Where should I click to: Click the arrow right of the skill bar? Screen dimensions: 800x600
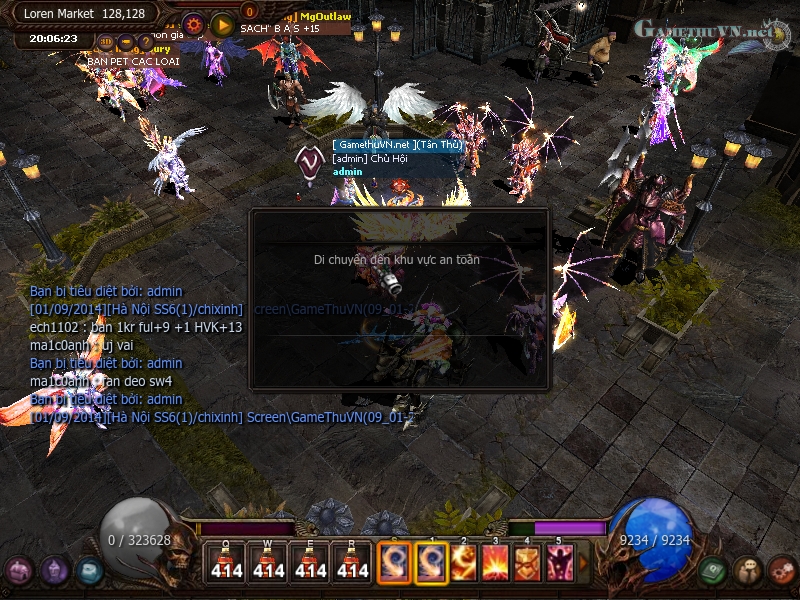584,563
